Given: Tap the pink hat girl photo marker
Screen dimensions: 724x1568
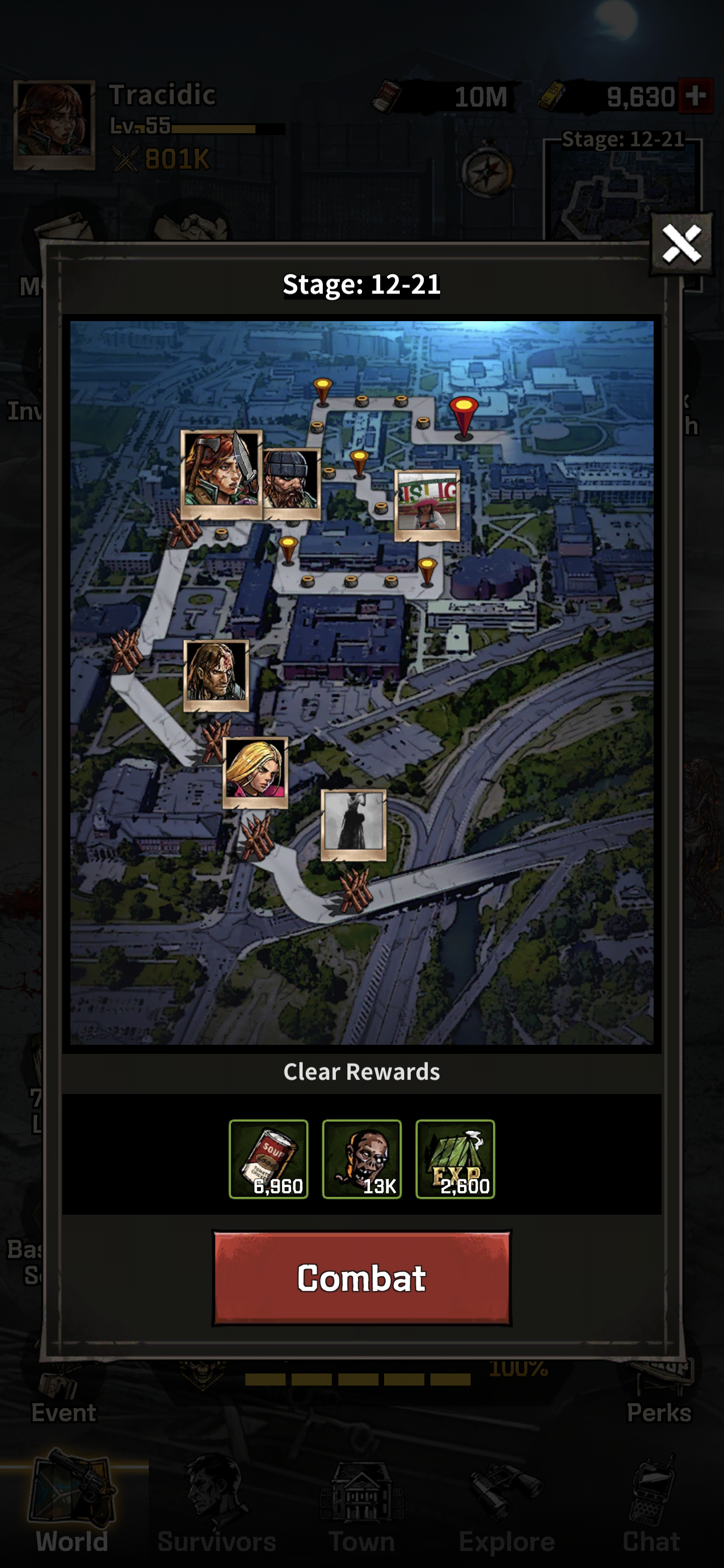Looking at the screenshot, I should click(x=427, y=505).
